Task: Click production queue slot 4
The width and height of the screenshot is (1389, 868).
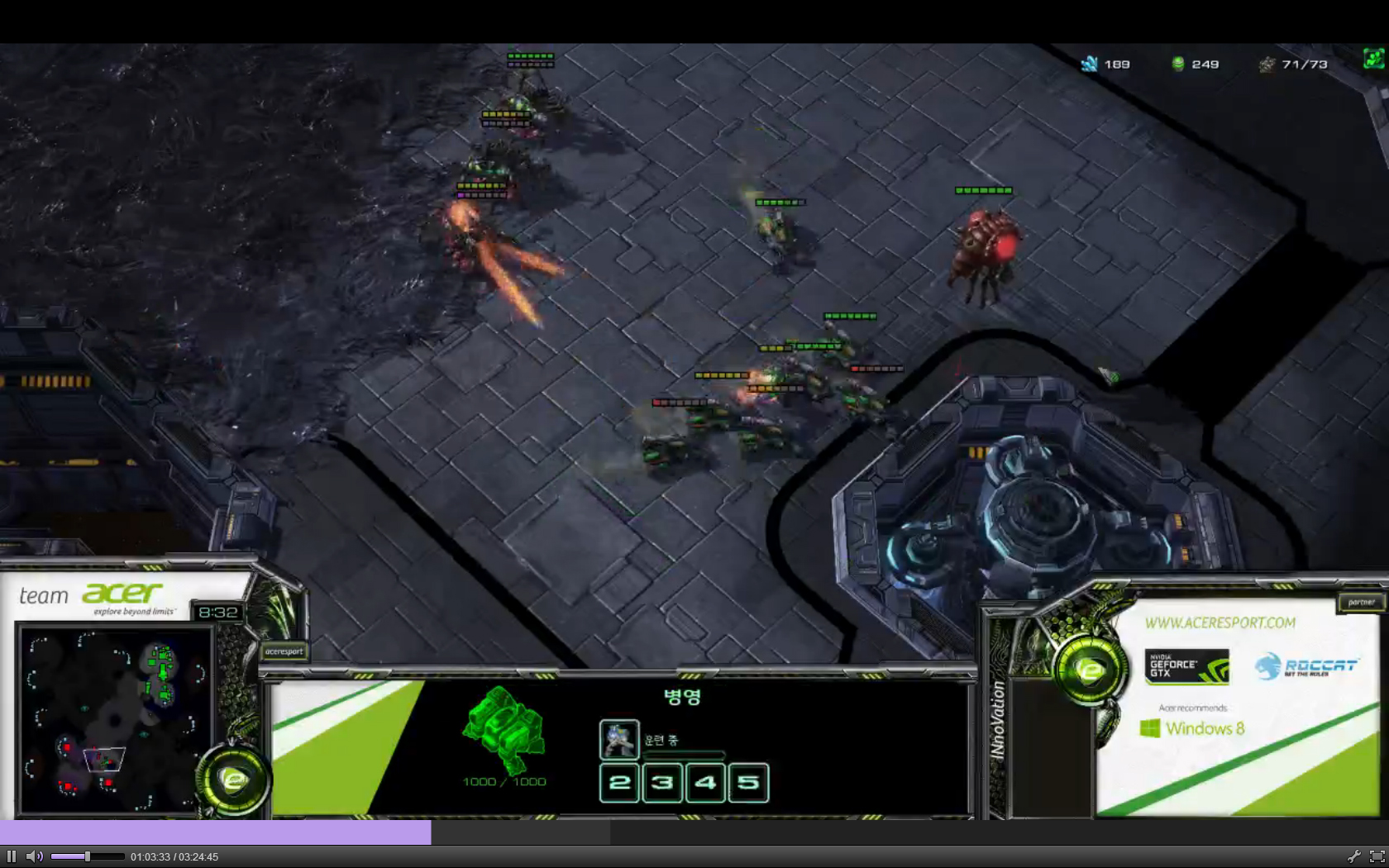Action: tap(705, 782)
